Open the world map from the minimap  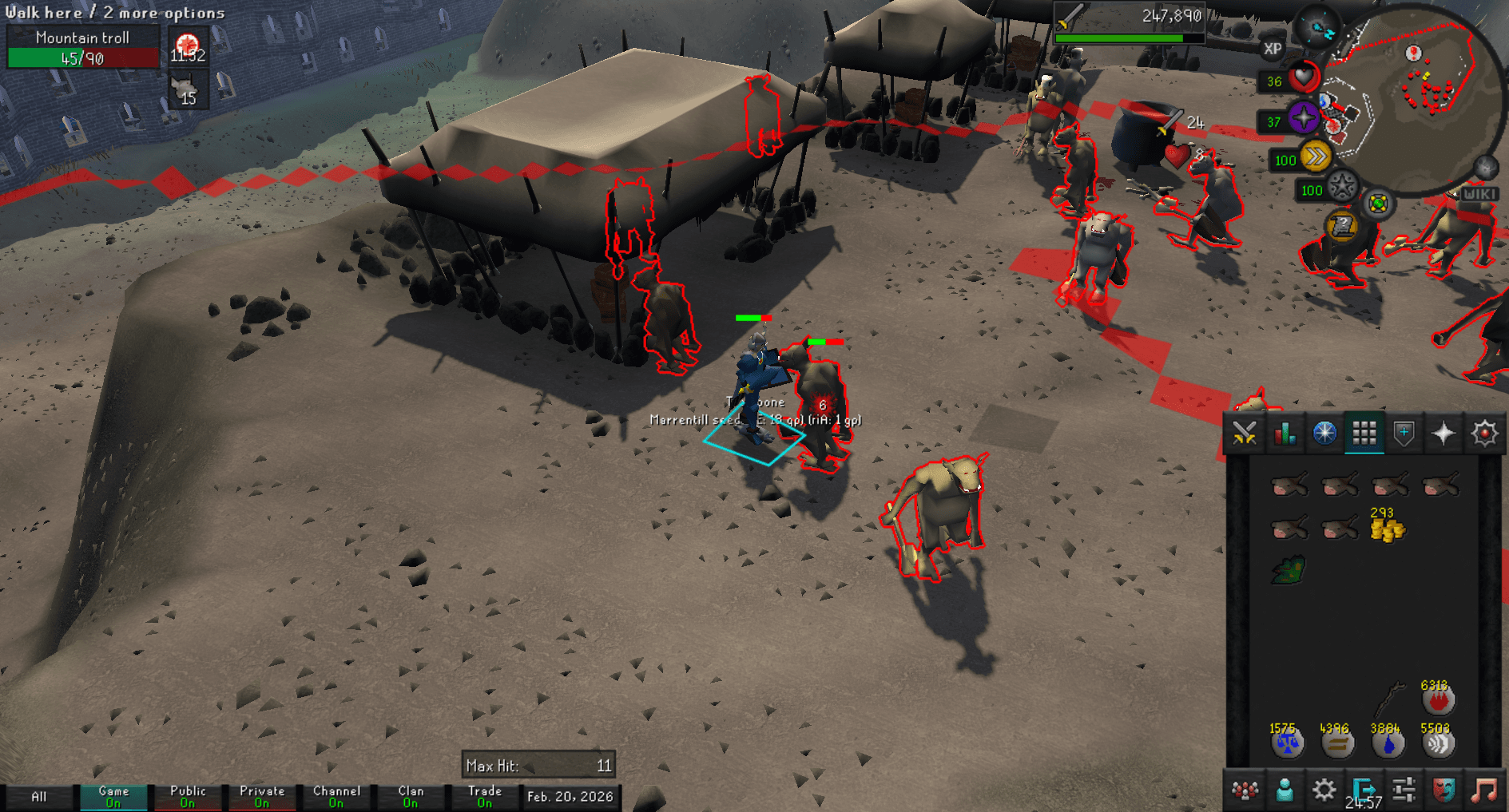(1377, 202)
